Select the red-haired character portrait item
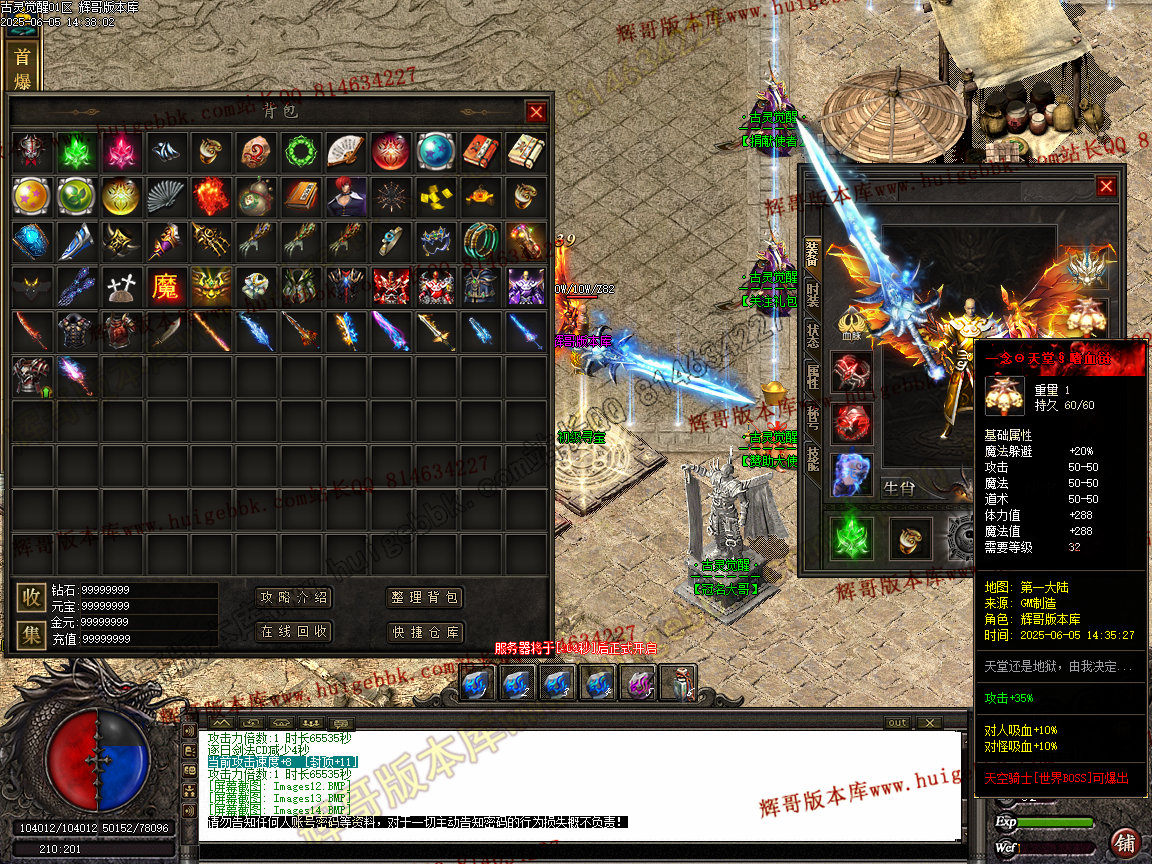This screenshot has width=1152, height=864. (345, 197)
